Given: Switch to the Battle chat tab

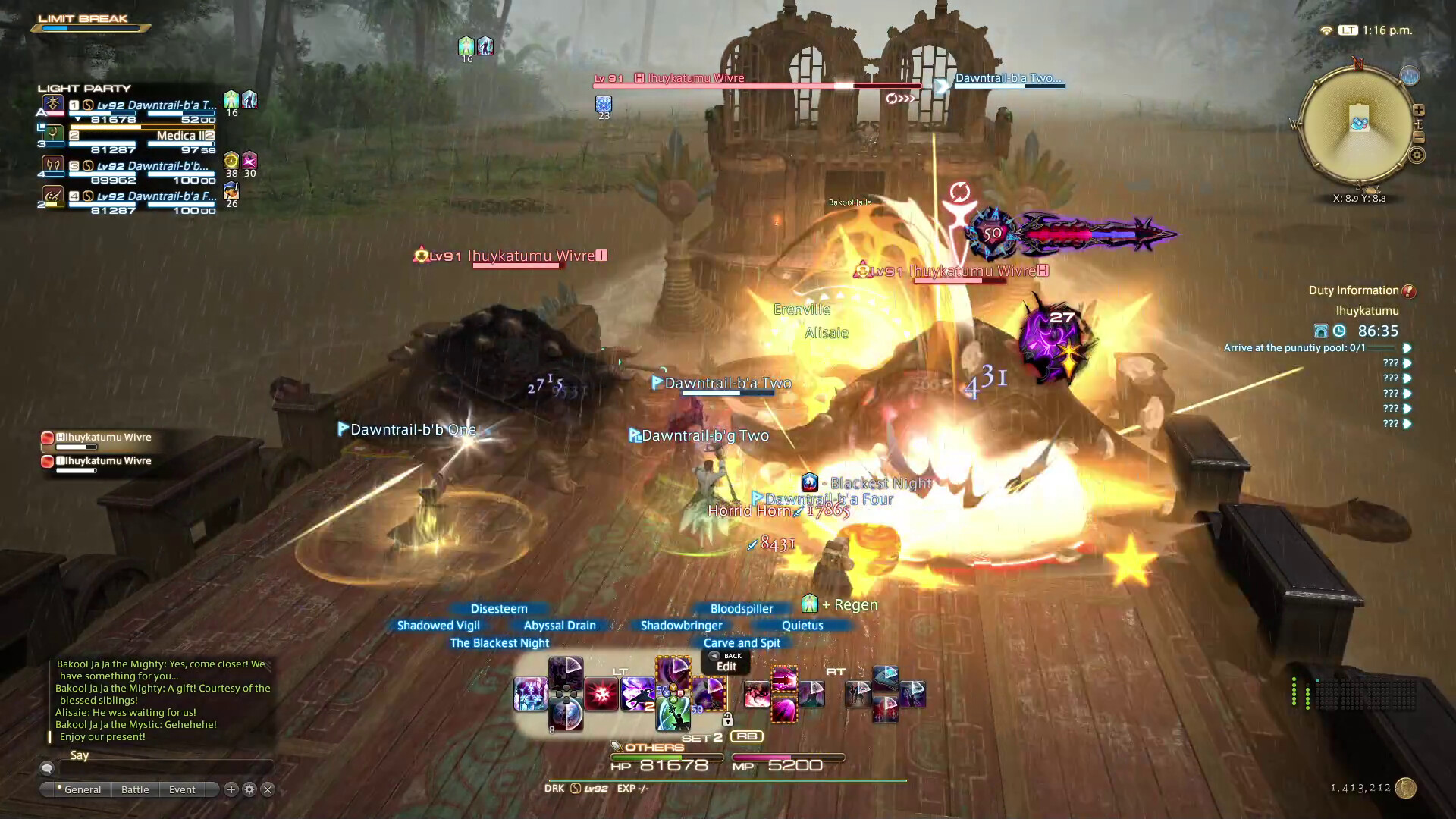Looking at the screenshot, I should (x=135, y=789).
